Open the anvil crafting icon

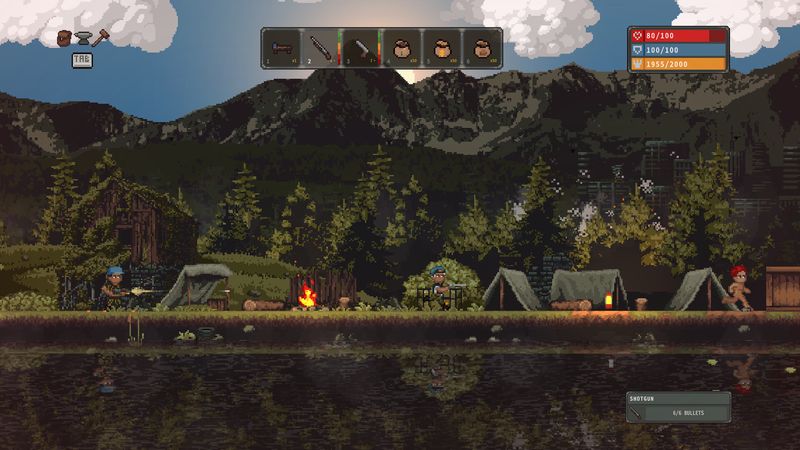[x=82, y=38]
